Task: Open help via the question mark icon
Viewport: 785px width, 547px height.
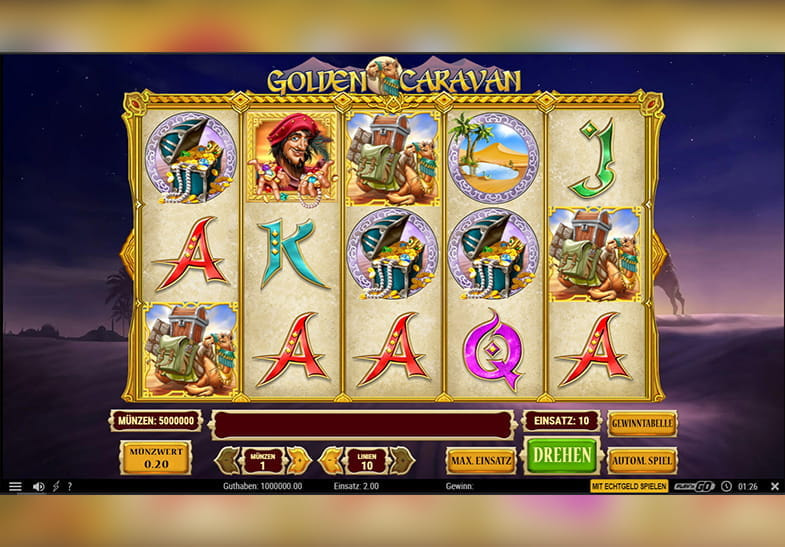Action: point(70,487)
